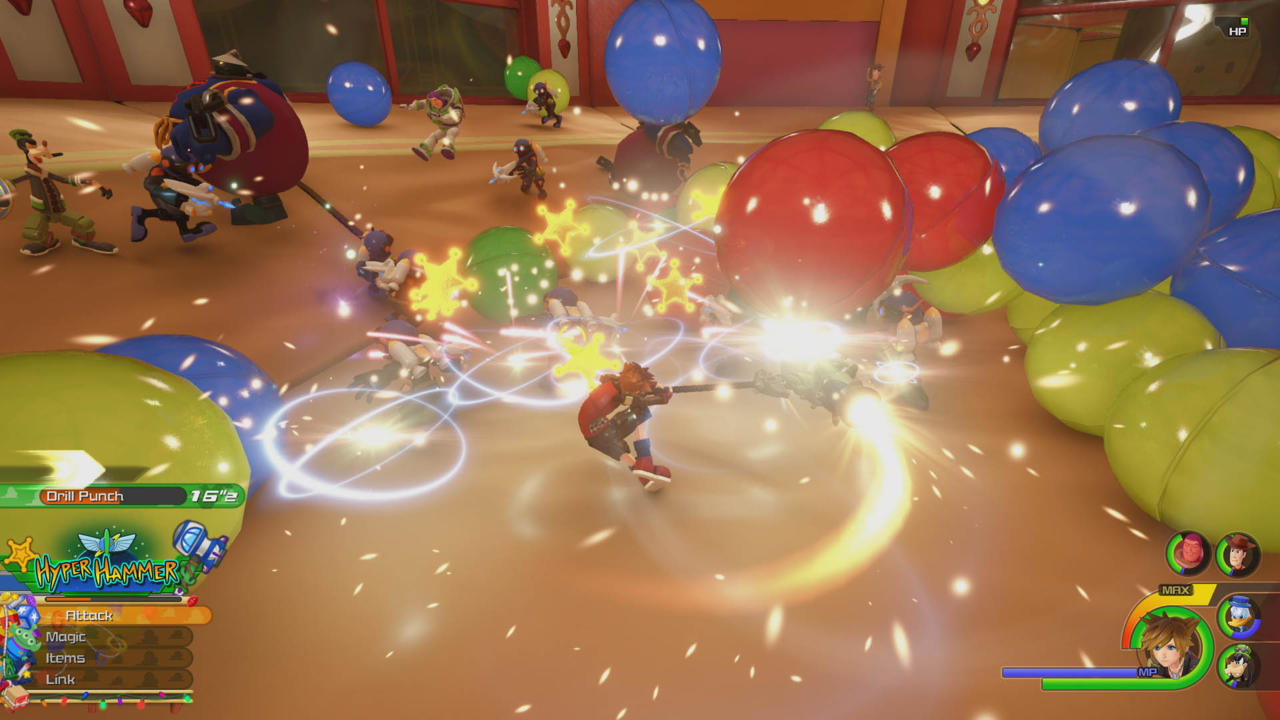Image resolution: width=1280 pixels, height=720 pixels.
Task: Open the Items command menu
Action: [65, 657]
